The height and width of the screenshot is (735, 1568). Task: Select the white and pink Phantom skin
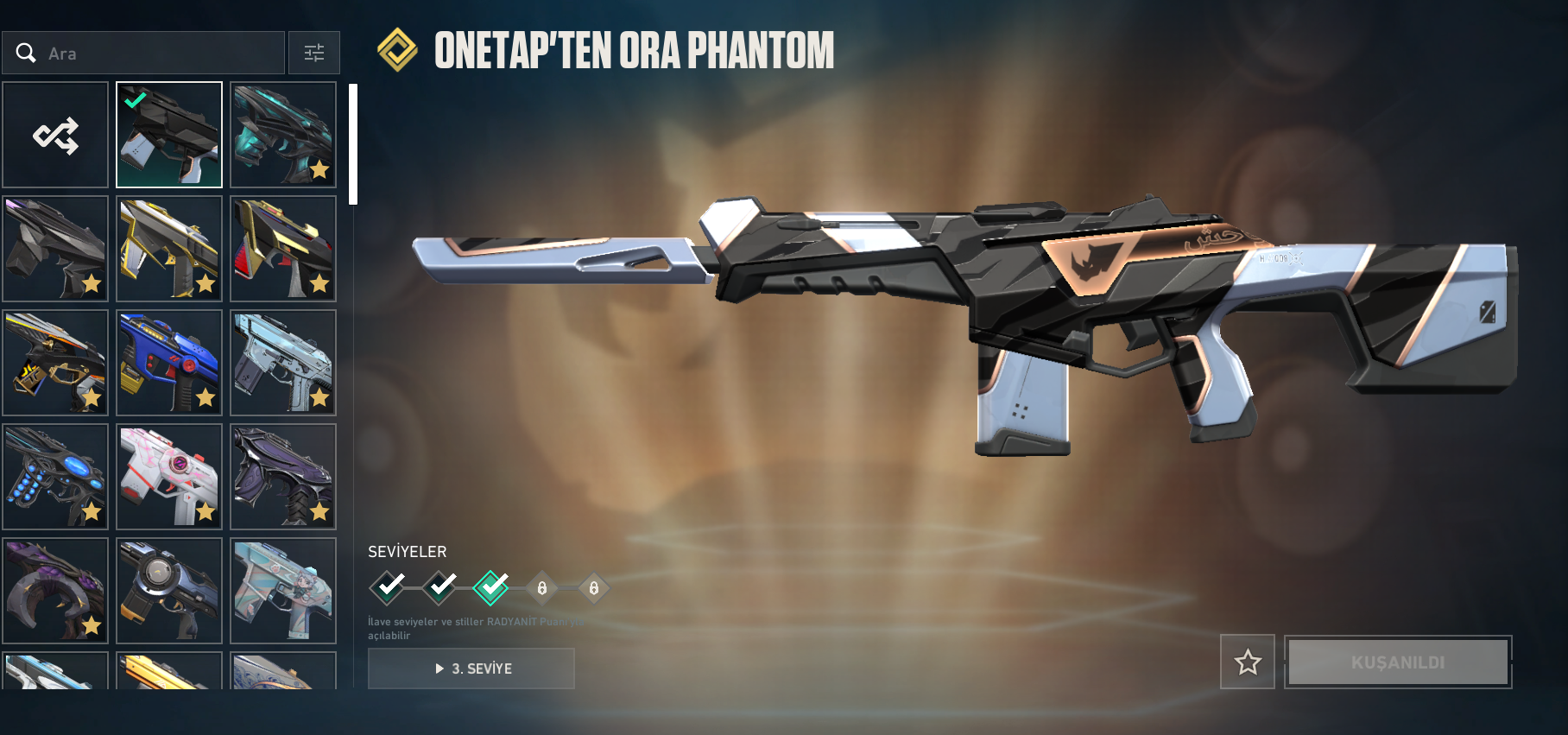(x=169, y=477)
